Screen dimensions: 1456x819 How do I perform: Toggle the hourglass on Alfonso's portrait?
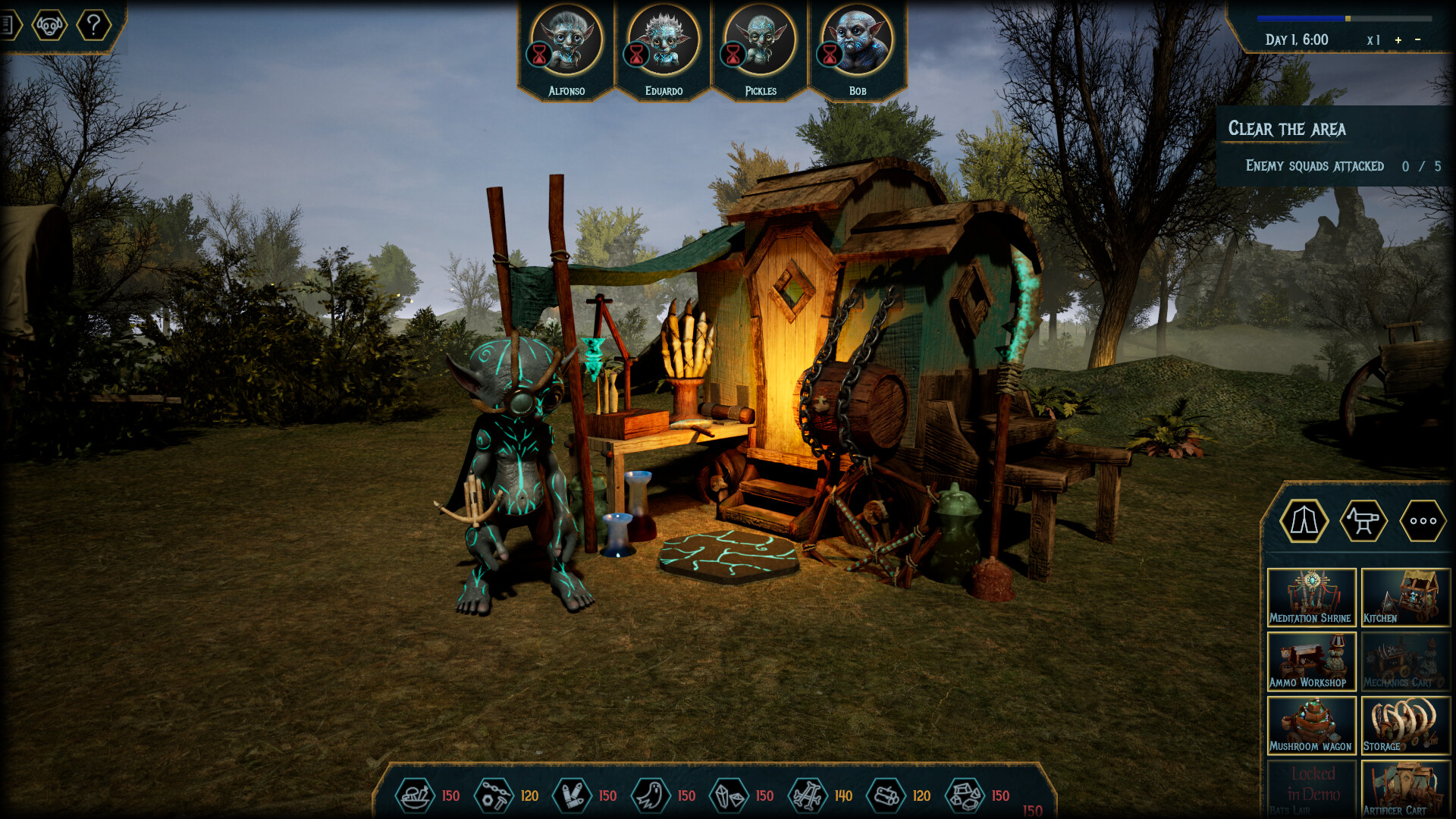pyautogui.click(x=538, y=55)
